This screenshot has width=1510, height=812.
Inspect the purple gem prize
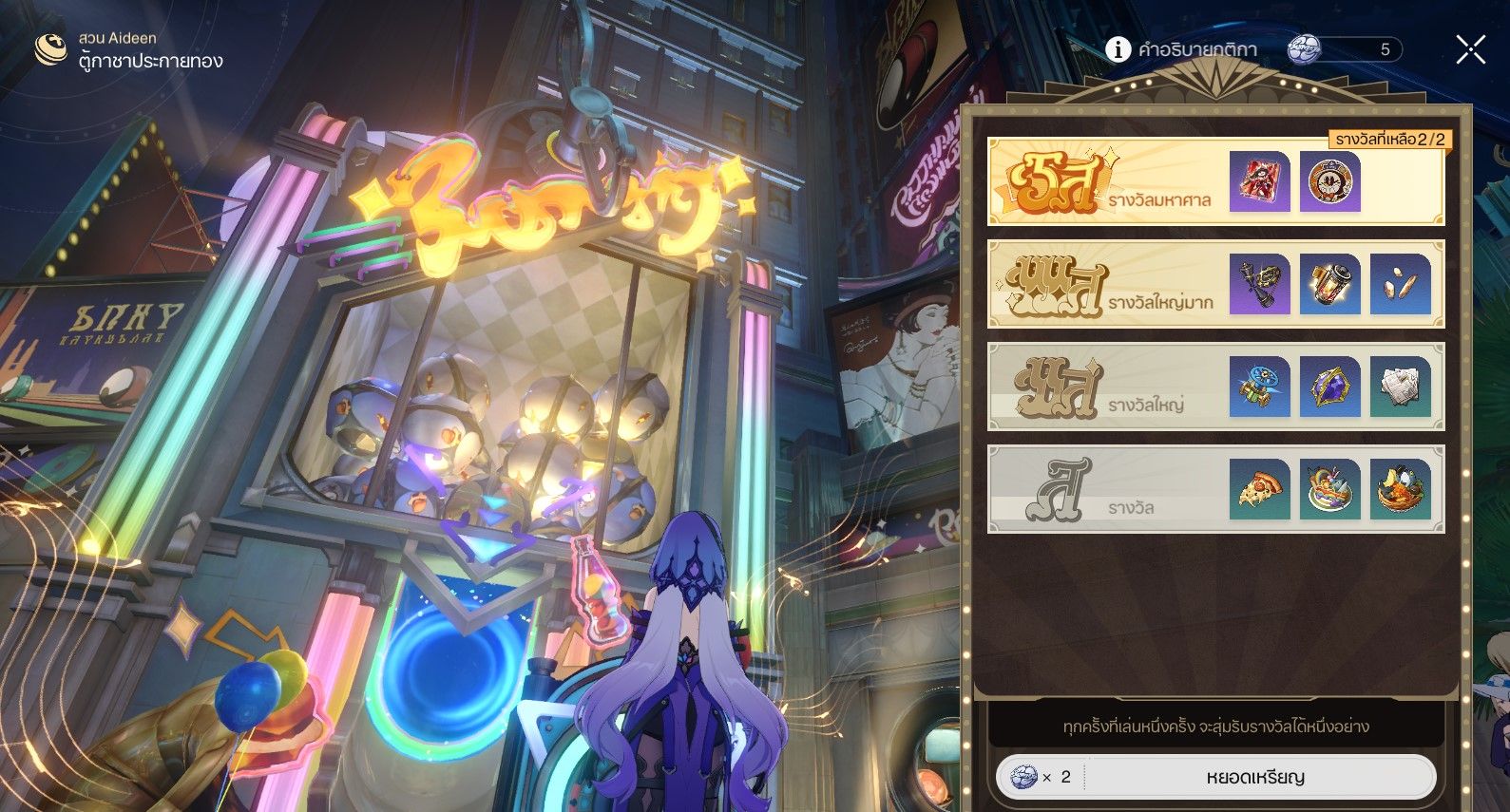click(1329, 387)
